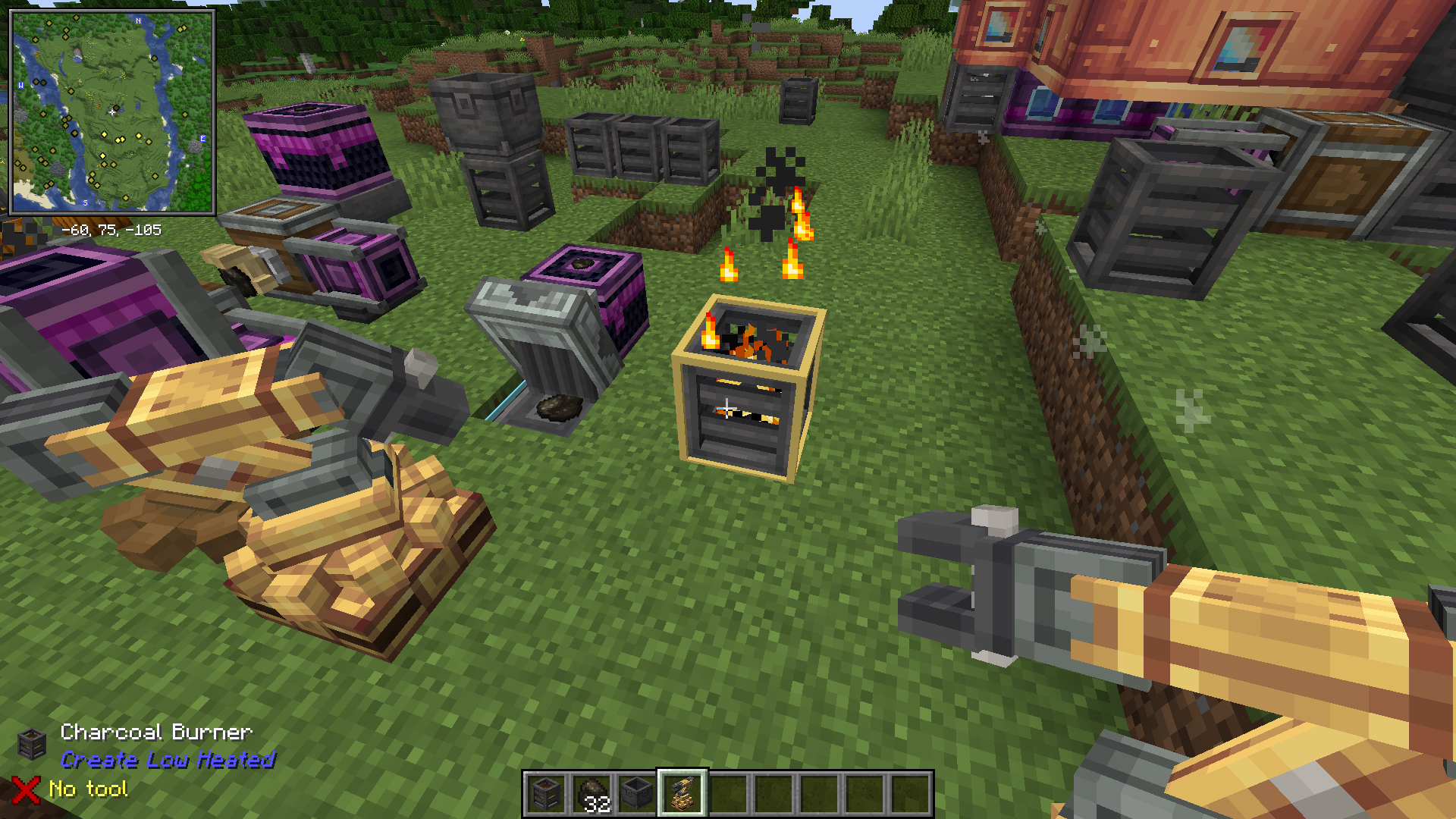Click the Create Low Heated mod label
Image resolution: width=1456 pixels, height=819 pixels.
(167, 761)
